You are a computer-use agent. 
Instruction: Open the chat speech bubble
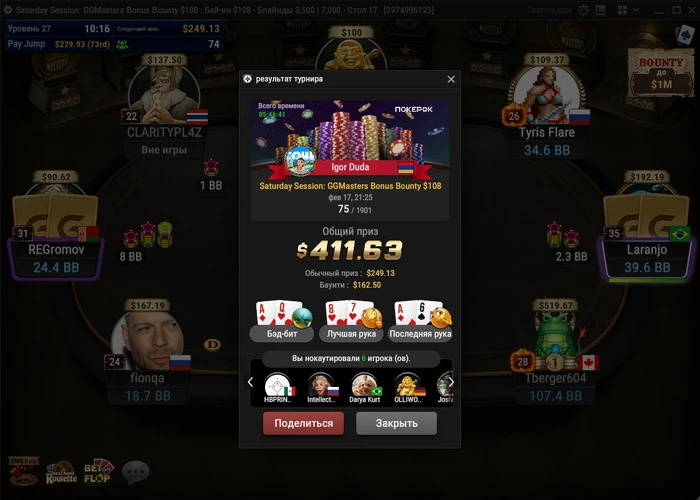135,471
